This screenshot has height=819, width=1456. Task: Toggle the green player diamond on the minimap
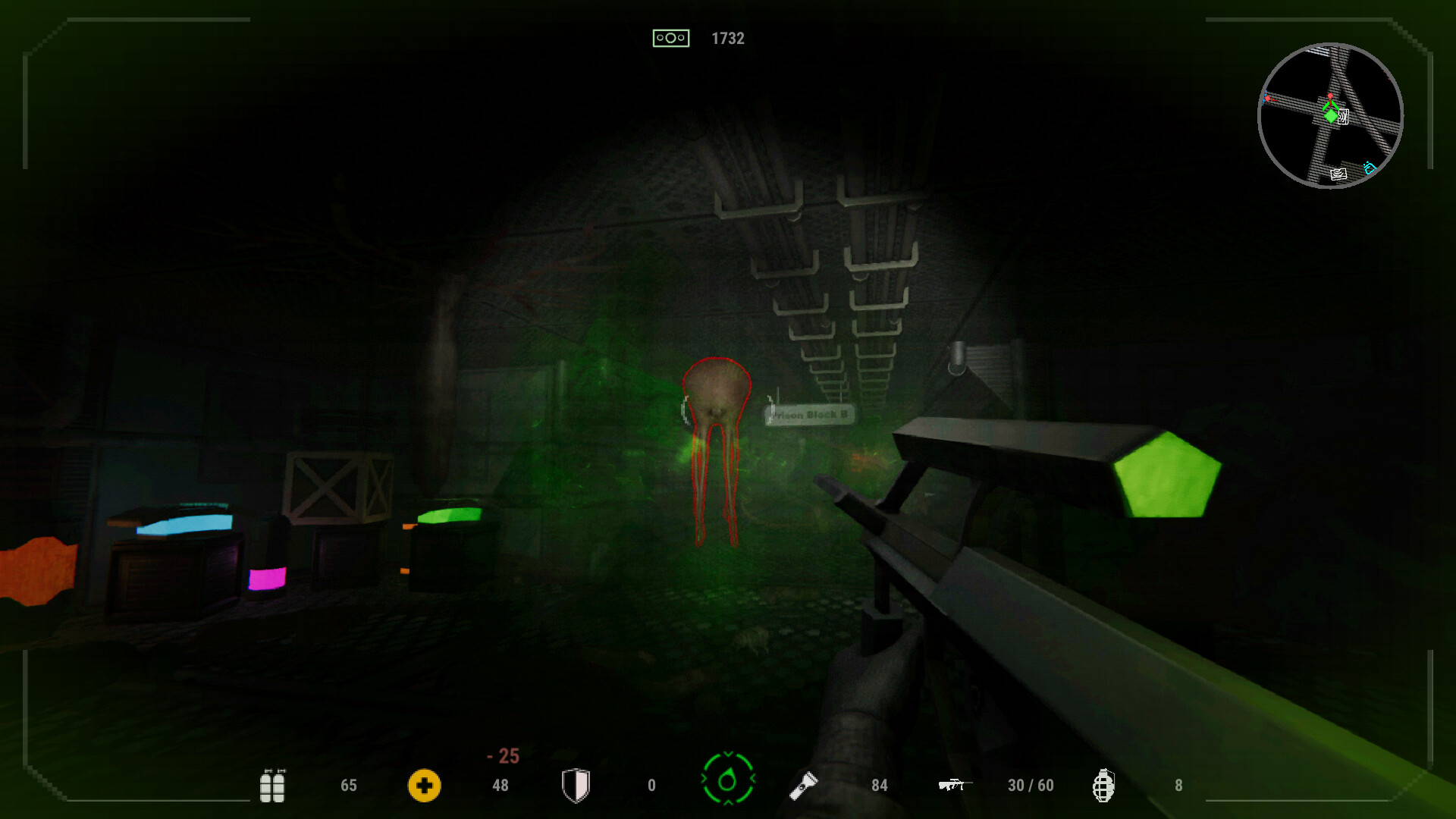(x=1331, y=116)
